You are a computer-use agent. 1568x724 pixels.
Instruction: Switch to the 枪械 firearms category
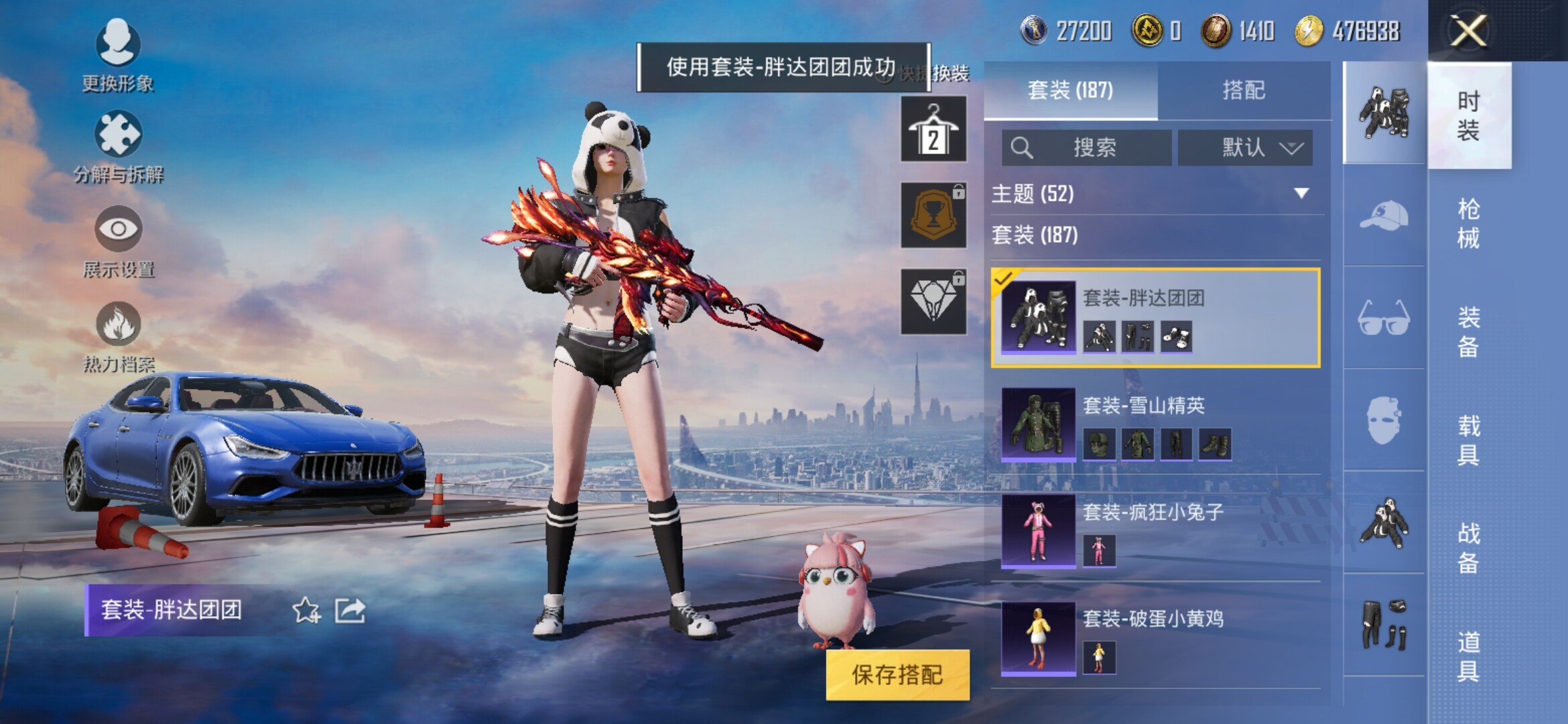coord(1468,223)
